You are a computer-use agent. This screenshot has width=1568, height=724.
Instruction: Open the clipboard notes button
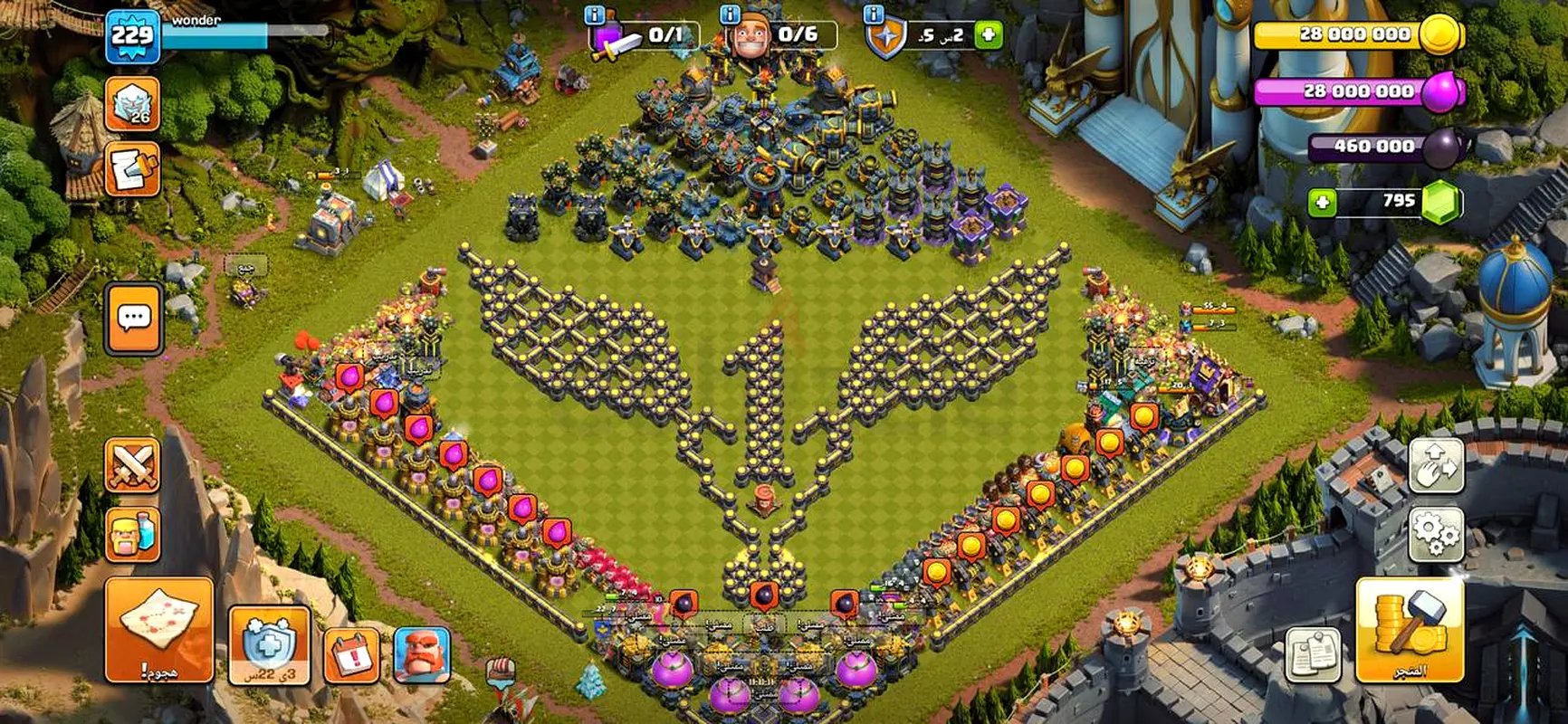(x=1313, y=654)
